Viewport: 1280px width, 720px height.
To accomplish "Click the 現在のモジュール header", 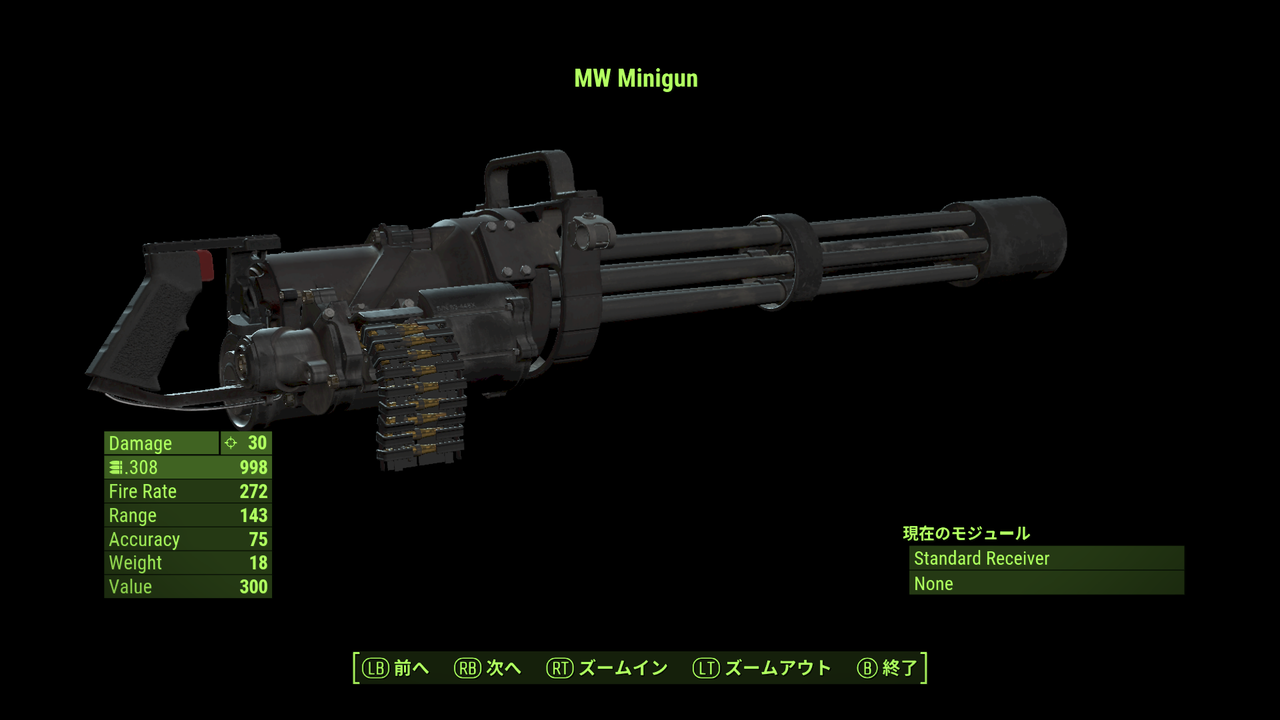I will point(967,533).
